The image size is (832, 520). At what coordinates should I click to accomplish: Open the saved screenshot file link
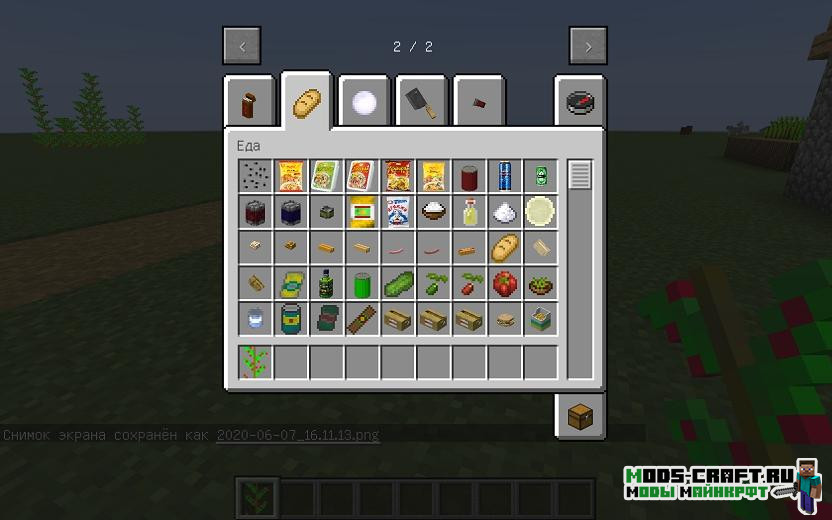point(297,435)
